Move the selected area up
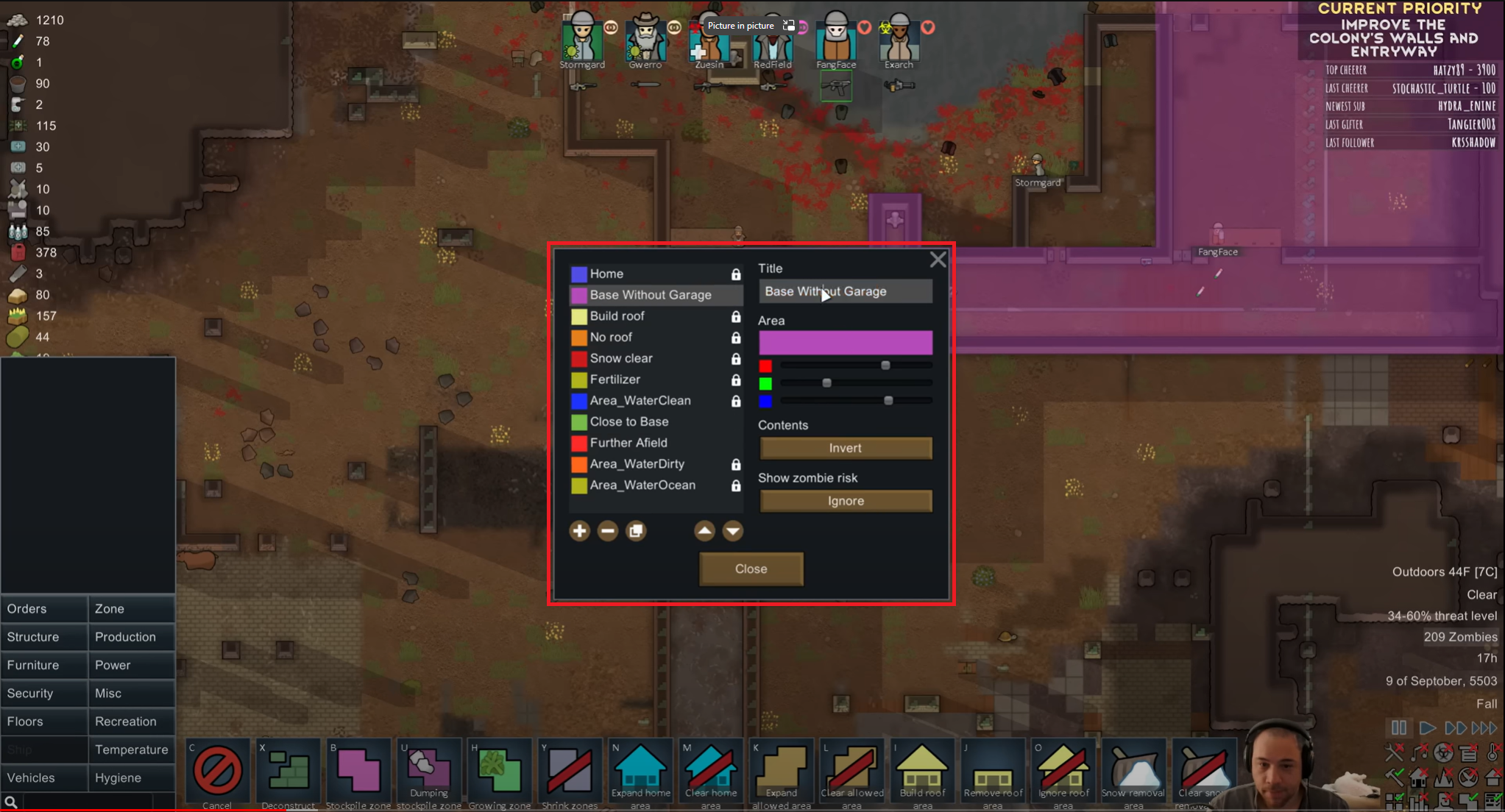1505x812 pixels. (704, 531)
